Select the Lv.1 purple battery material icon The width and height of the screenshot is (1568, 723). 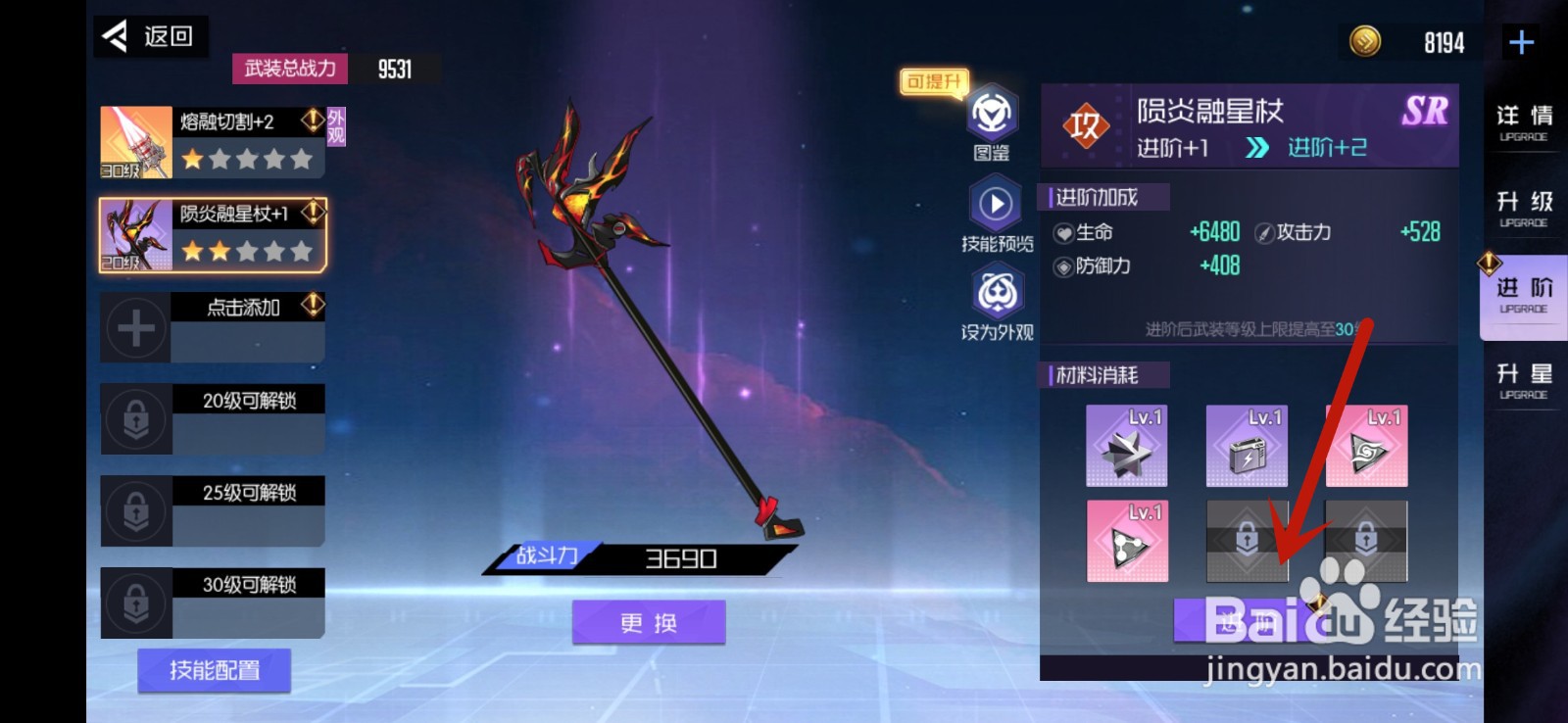[x=1247, y=446]
